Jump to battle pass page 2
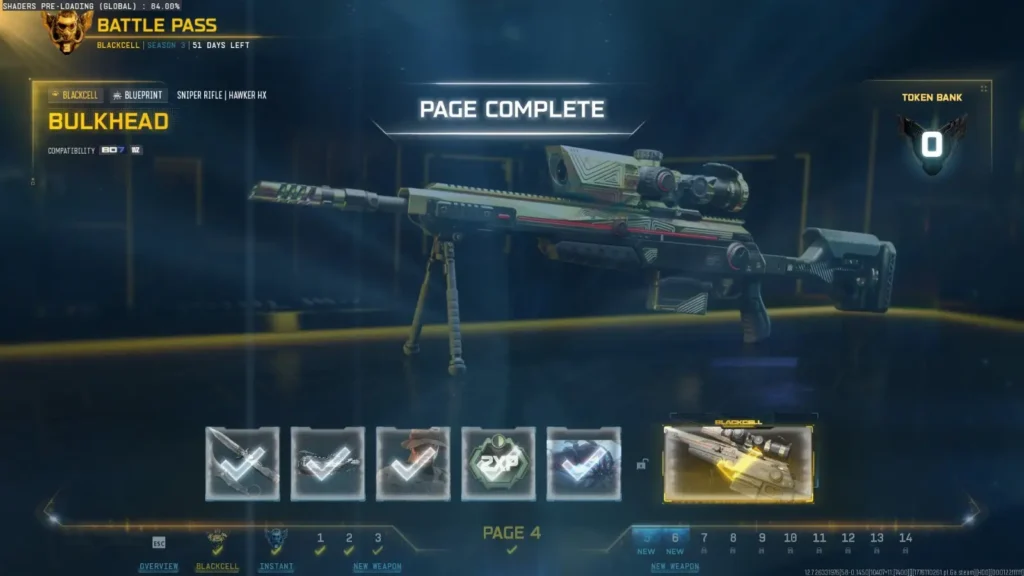This screenshot has width=1024, height=576. [x=349, y=542]
